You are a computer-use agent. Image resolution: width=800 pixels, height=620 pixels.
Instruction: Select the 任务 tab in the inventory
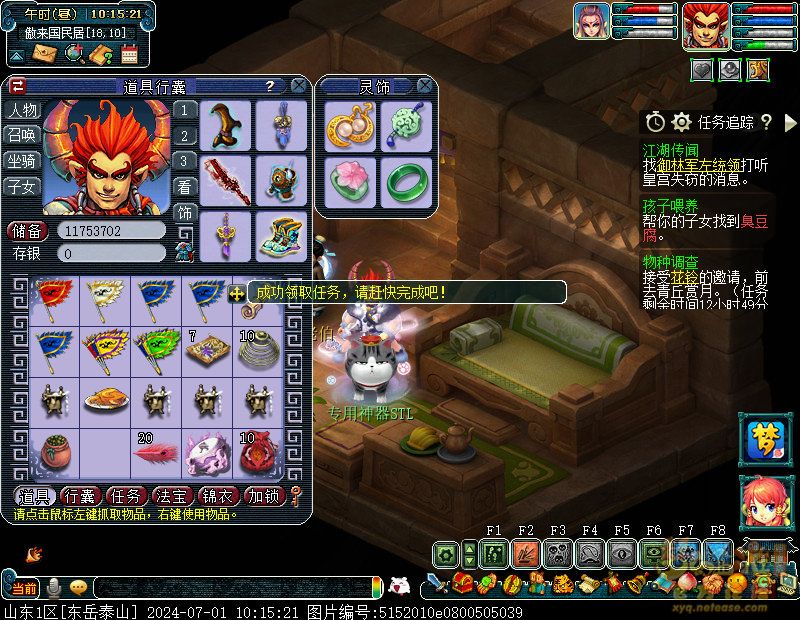pos(128,496)
